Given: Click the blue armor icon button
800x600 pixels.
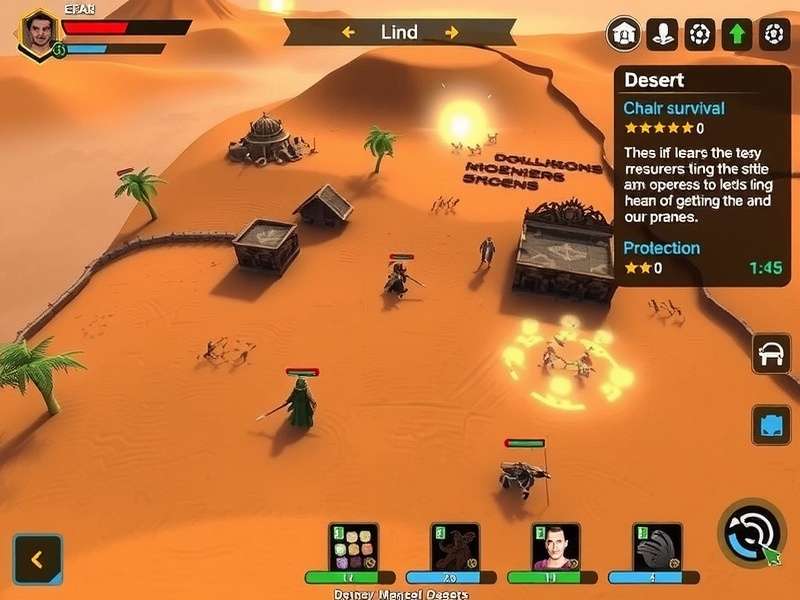Looking at the screenshot, I should pyautogui.click(x=771, y=425).
